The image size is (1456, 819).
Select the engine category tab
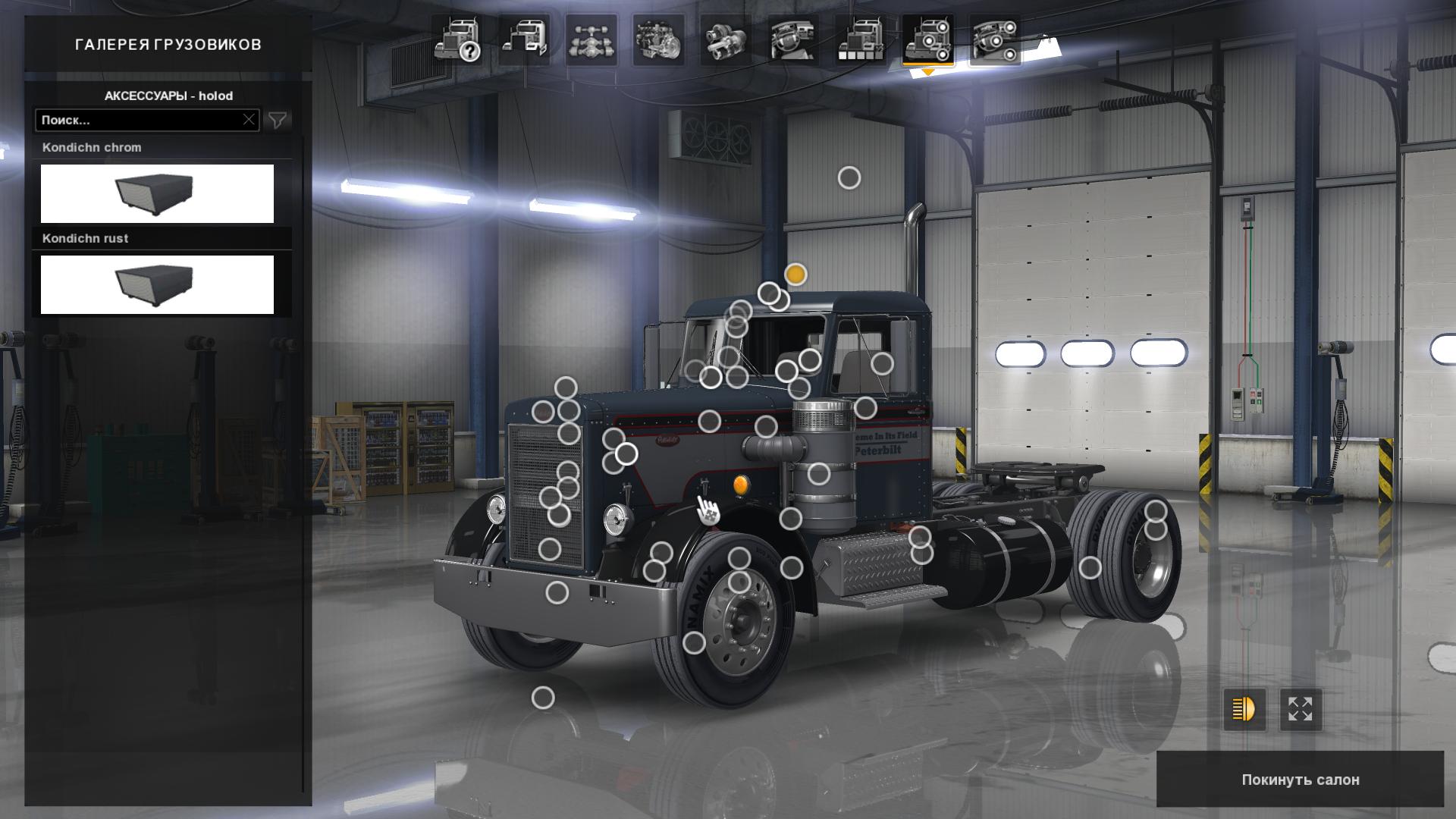point(658,40)
